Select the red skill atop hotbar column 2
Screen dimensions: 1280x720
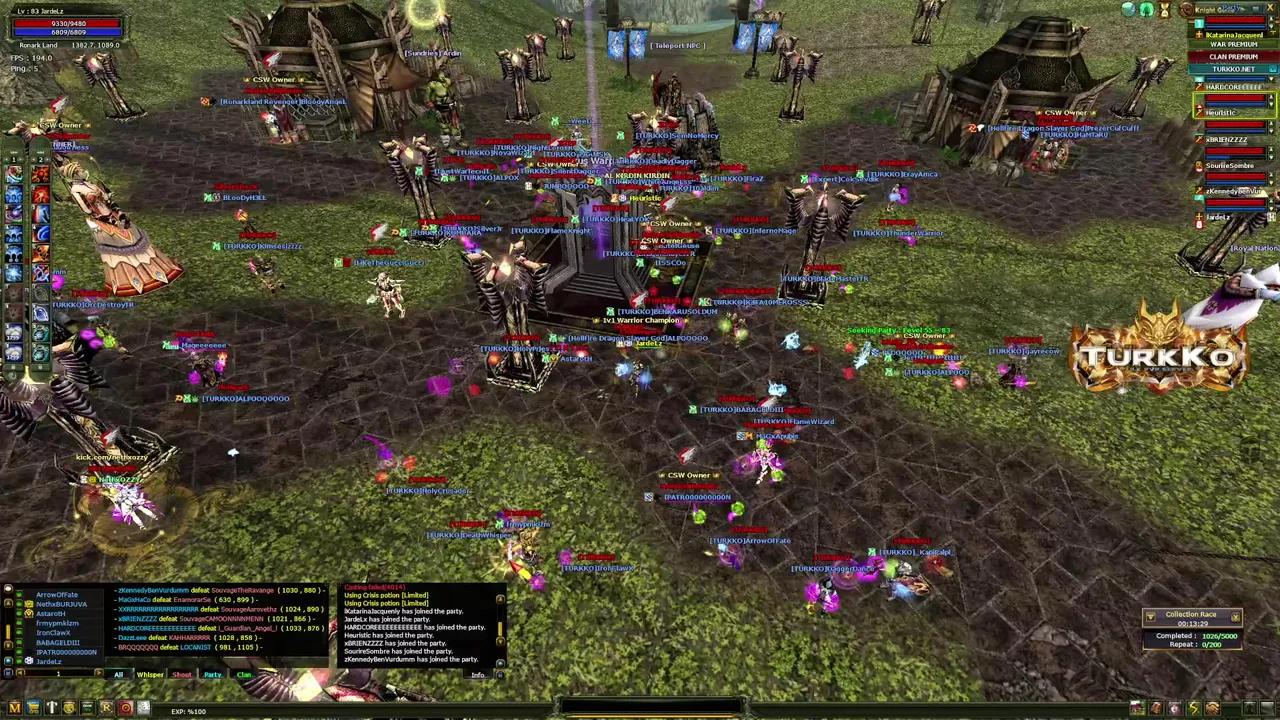(39, 172)
